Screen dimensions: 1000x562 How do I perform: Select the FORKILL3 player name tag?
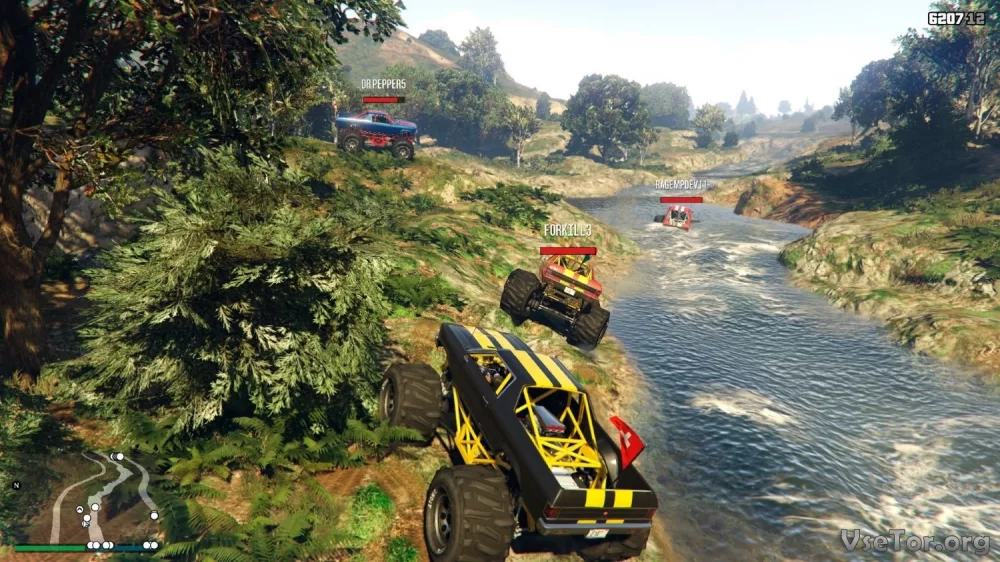[567, 230]
